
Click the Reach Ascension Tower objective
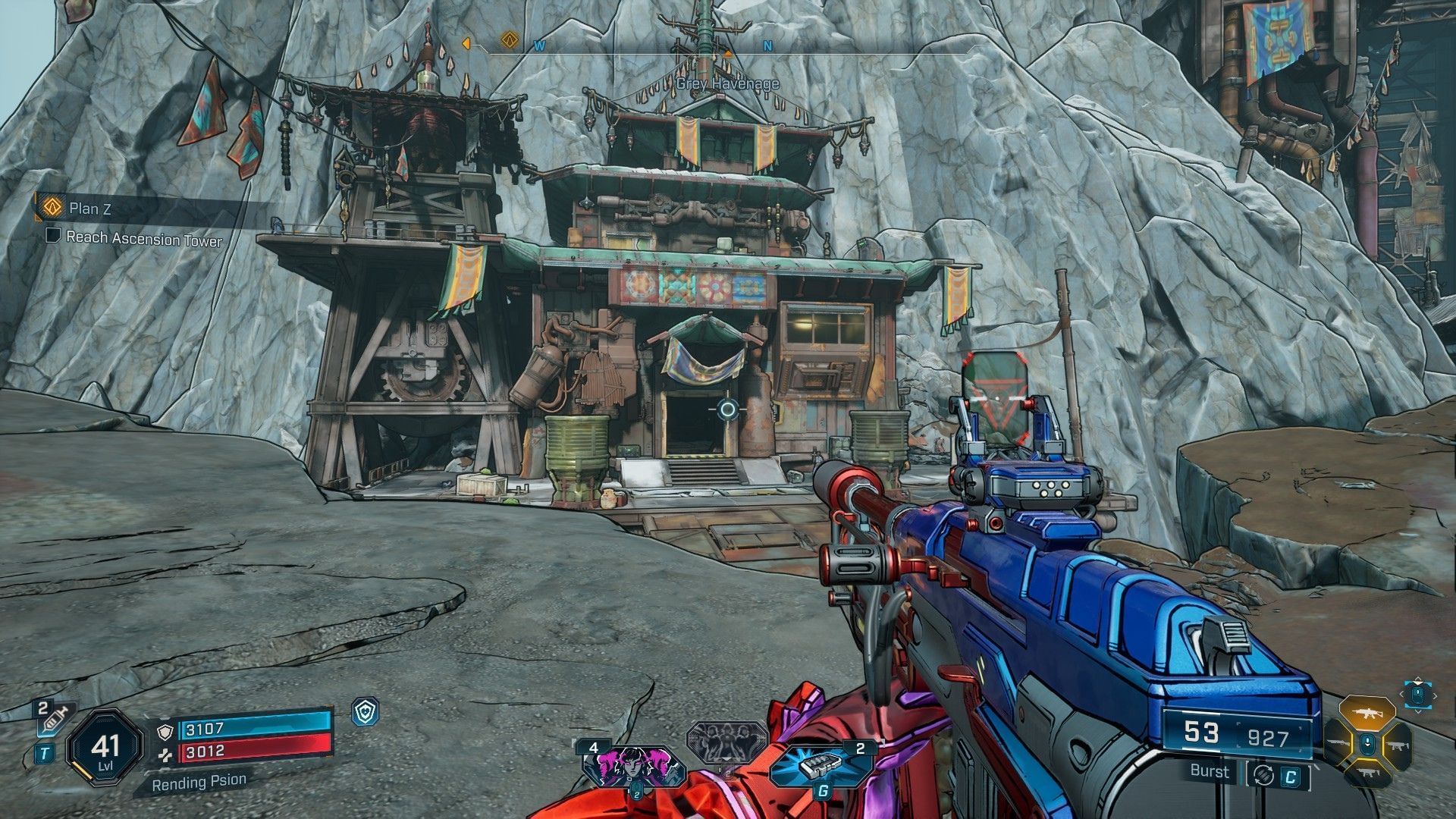144,239
